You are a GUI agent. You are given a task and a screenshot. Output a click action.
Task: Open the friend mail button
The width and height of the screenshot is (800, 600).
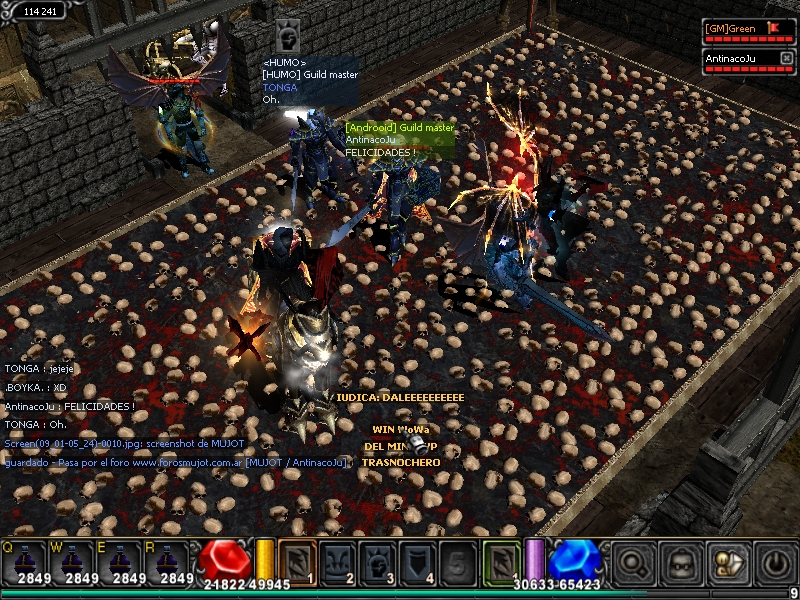tap(727, 561)
